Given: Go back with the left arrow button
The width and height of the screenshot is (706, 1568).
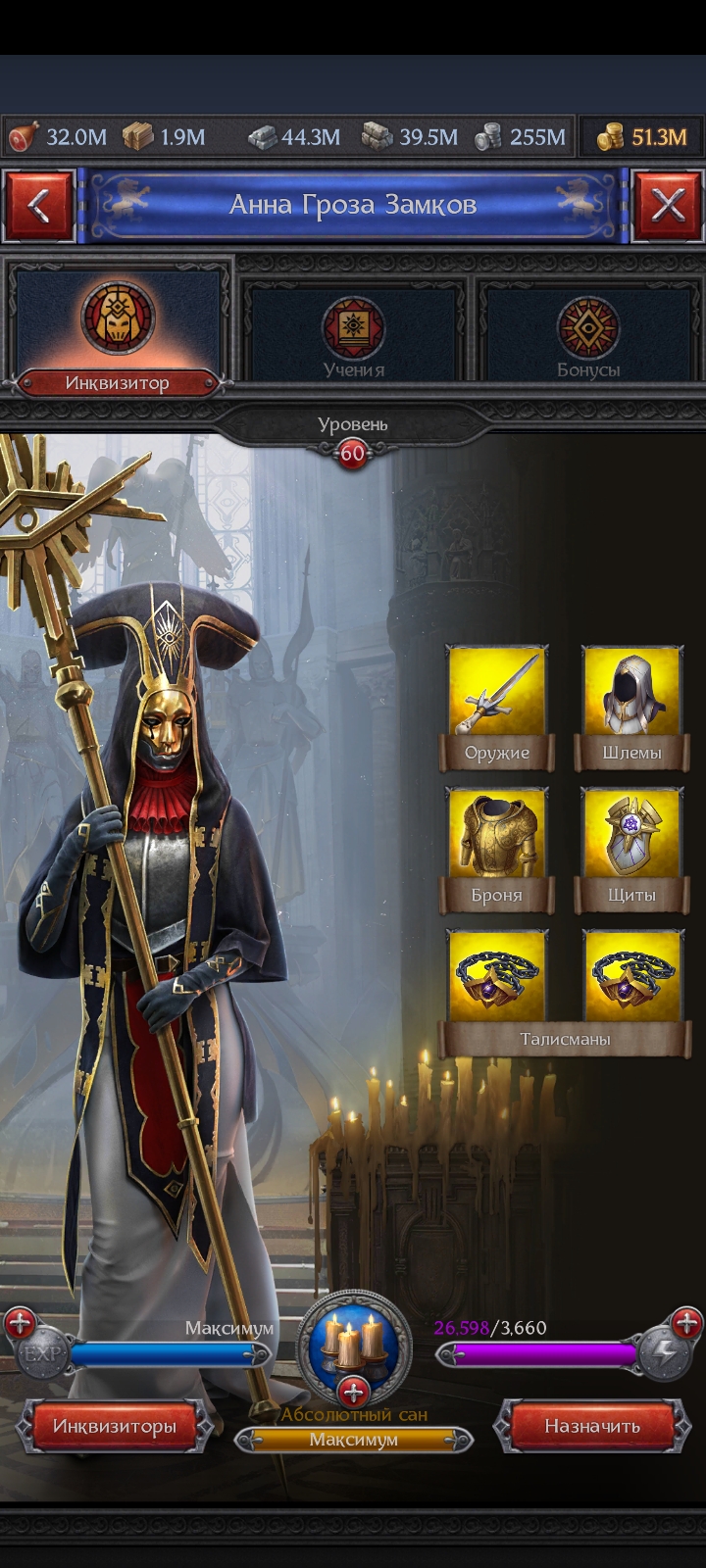Looking at the screenshot, I should [x=39, y=206].
